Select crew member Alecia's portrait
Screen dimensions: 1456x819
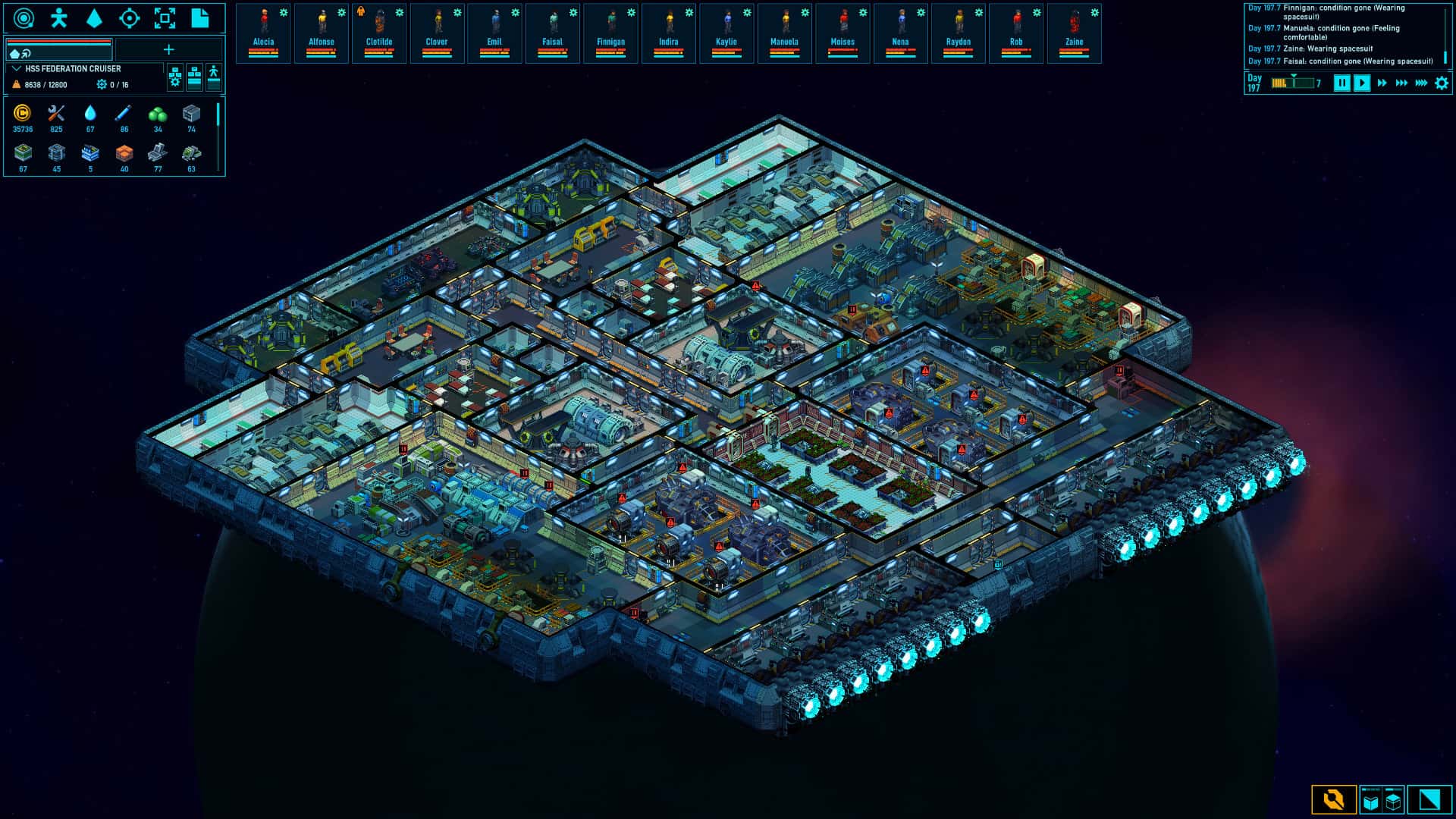click(263, 33)
